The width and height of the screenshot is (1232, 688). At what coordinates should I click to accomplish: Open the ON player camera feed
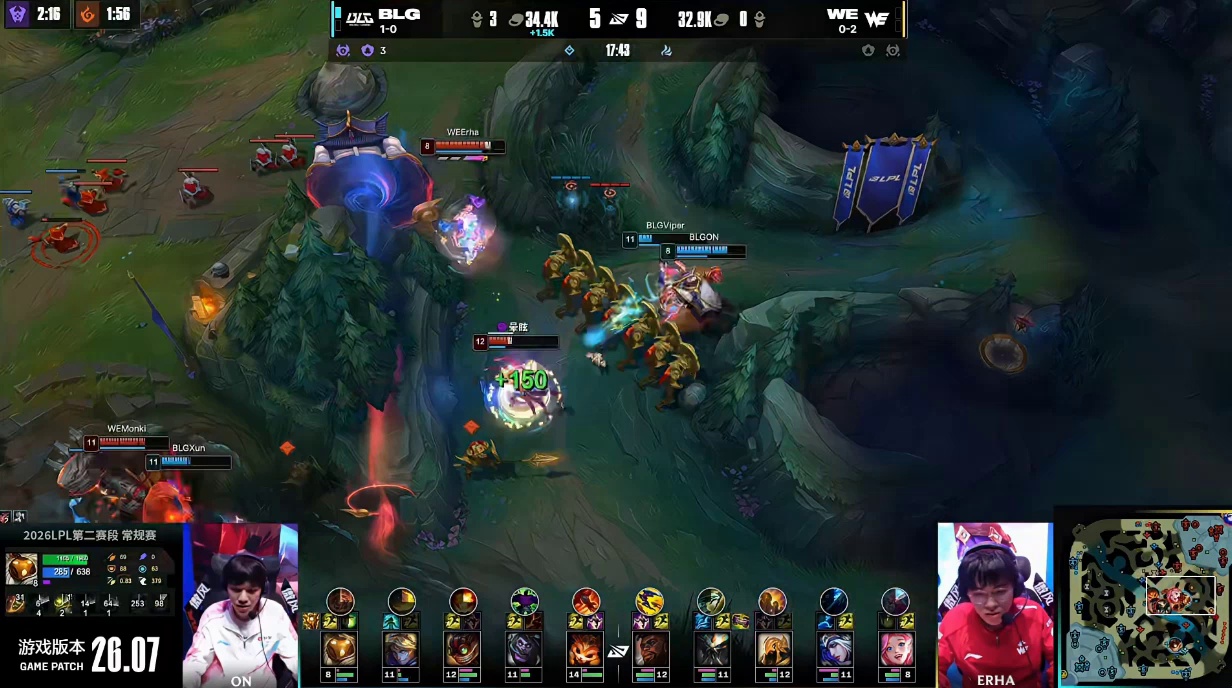(241, 604)
